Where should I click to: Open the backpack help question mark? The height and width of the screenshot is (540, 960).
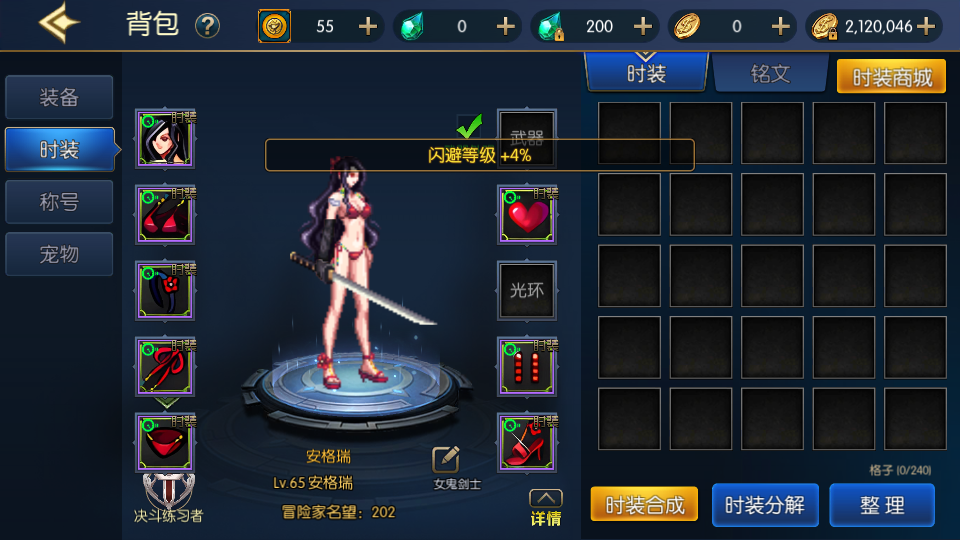click(x=207, y=26)
